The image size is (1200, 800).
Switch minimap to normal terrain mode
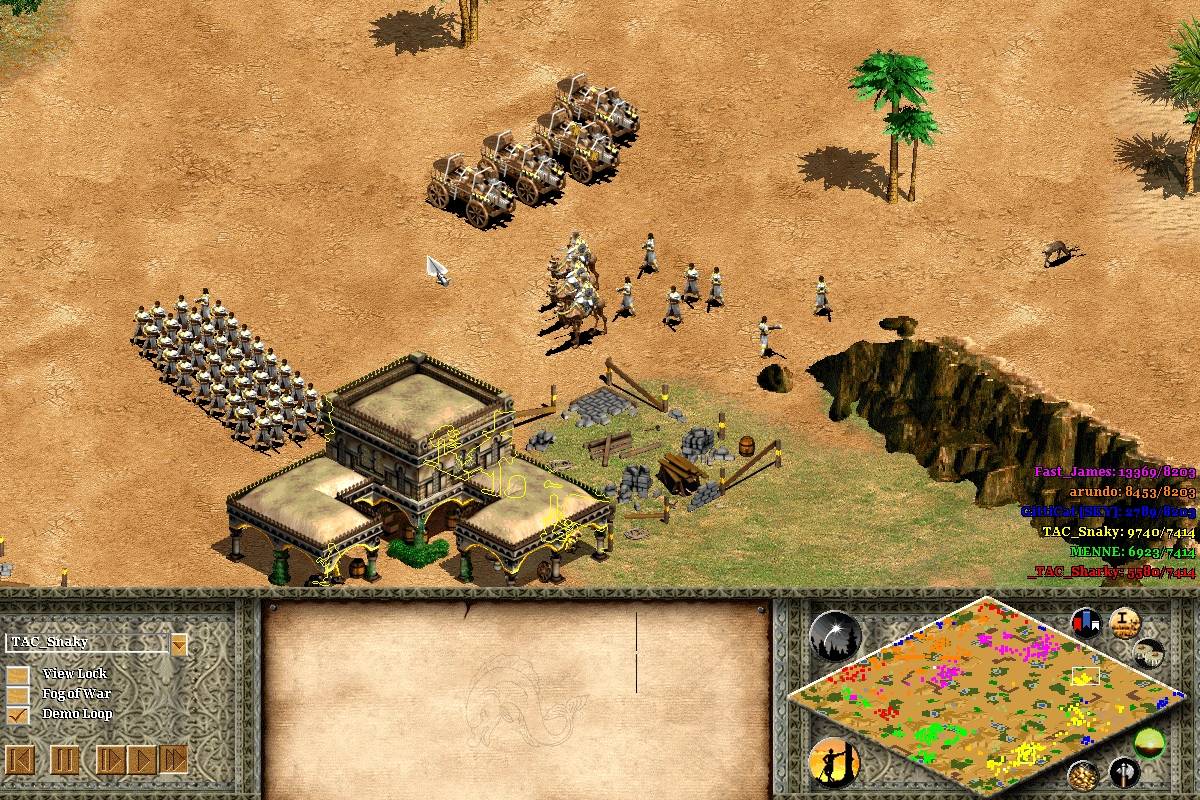pos(1149,744)
